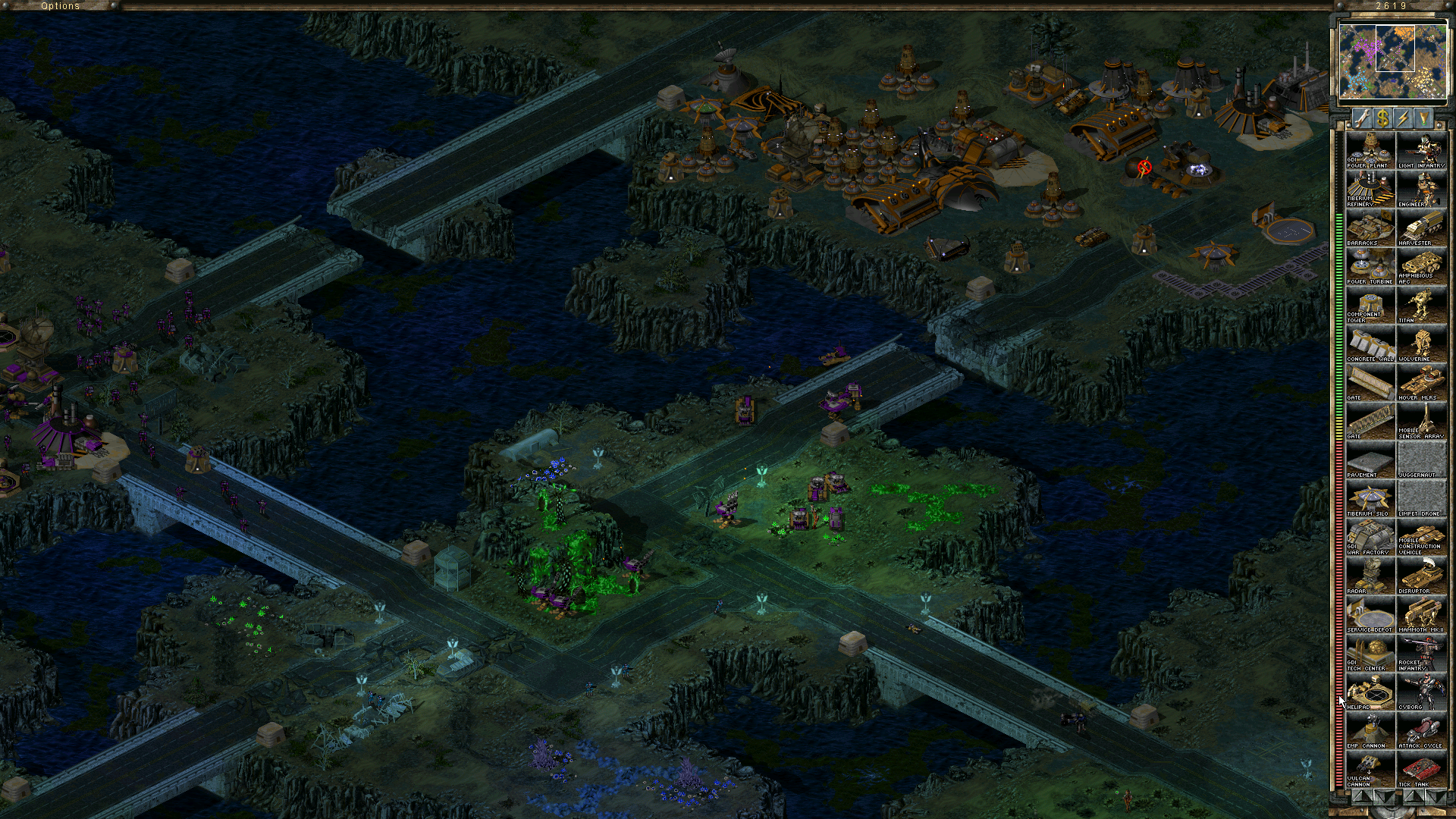1456x819 pixels.
Task: Open the Options menu
Action: [x=60, y=5]
